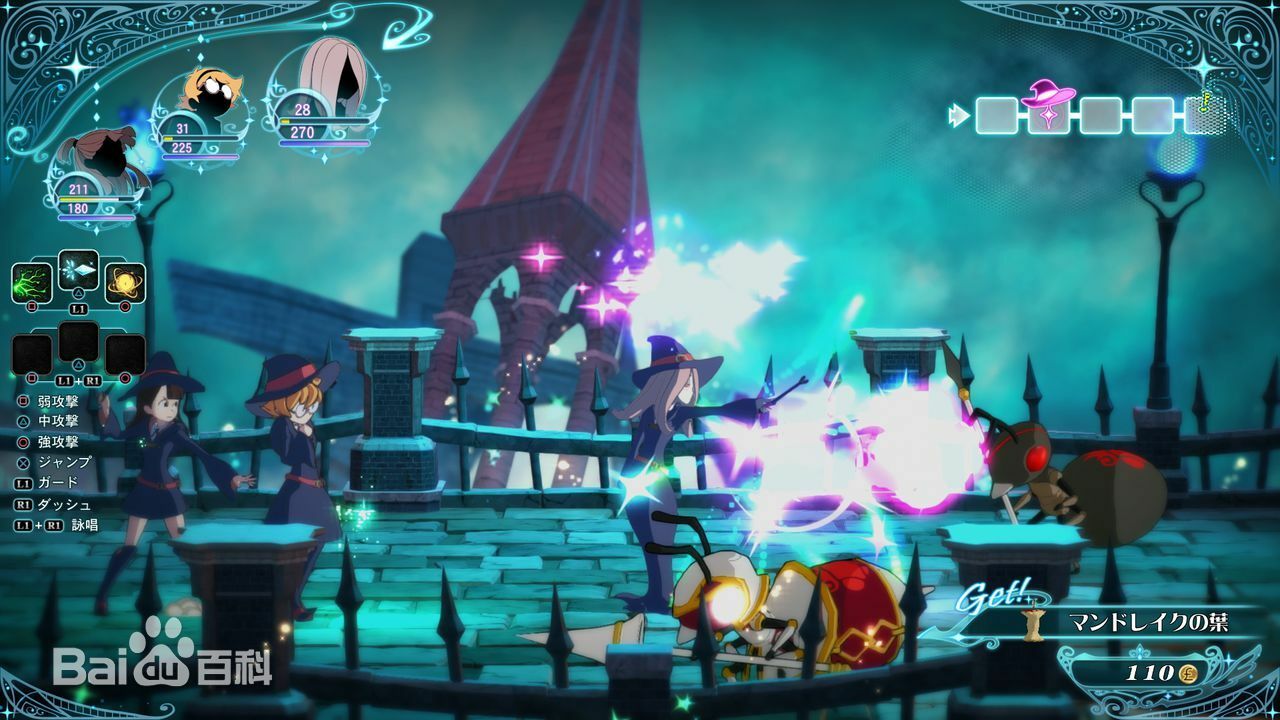Viewport: 1280px width, 720px height.
Task: Activate the green lightning spell
Action: pos(32,282)
